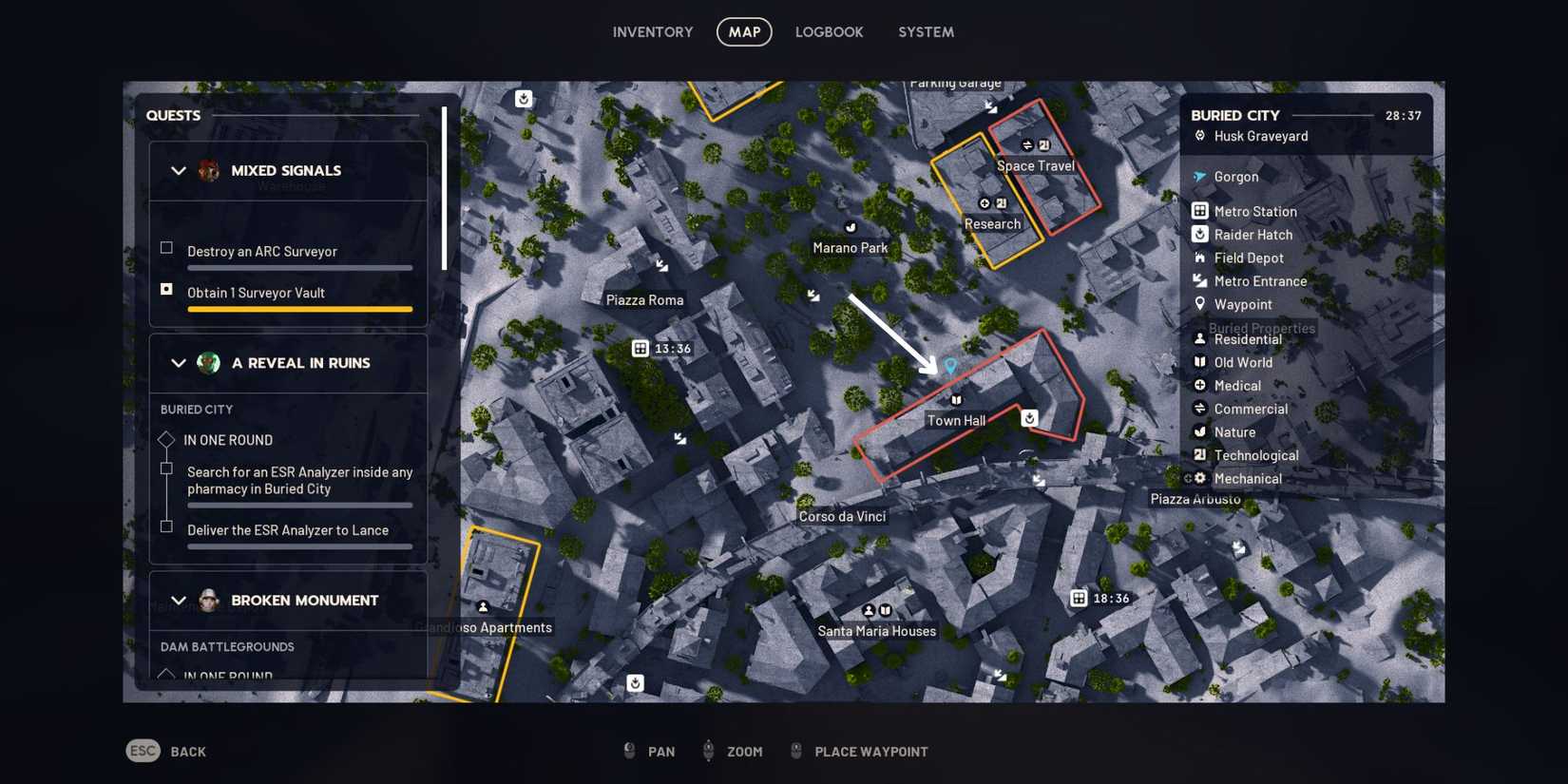Switch to the Inventory tab

tap(653, 31)
